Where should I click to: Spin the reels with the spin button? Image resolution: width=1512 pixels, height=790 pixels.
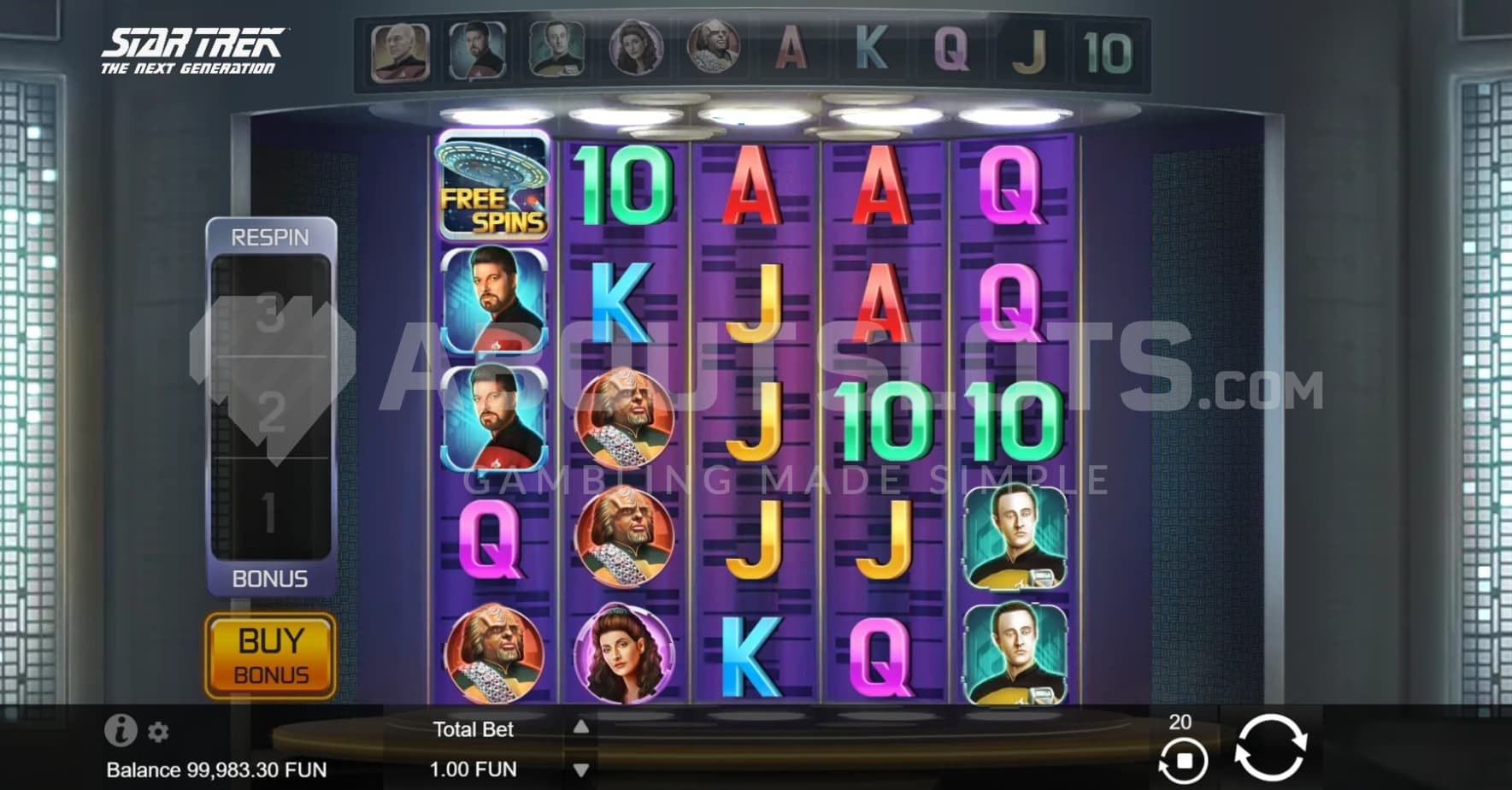tap(1270, 748)
